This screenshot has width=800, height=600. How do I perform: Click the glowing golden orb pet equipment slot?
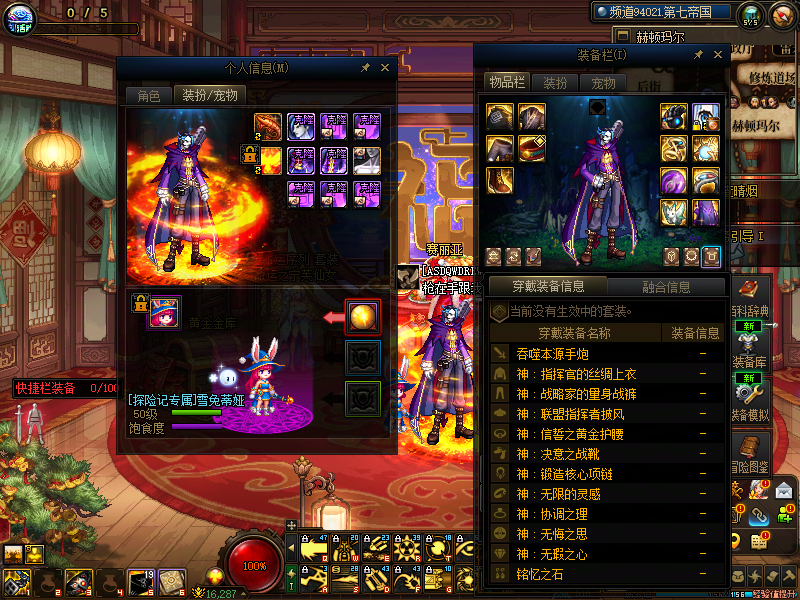[x=362, y=317]
